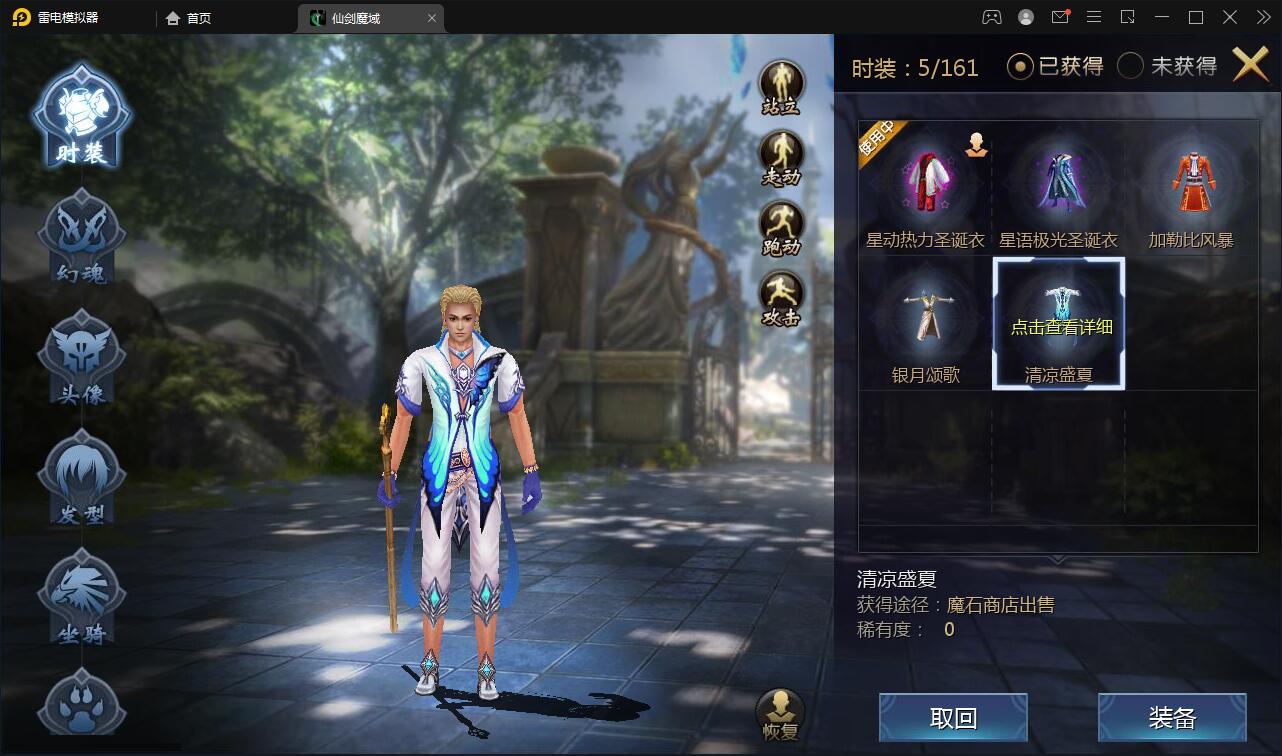Preview the 站立 standing pose
Viewport: 1282px width, 756px height.
coord(783,80)
